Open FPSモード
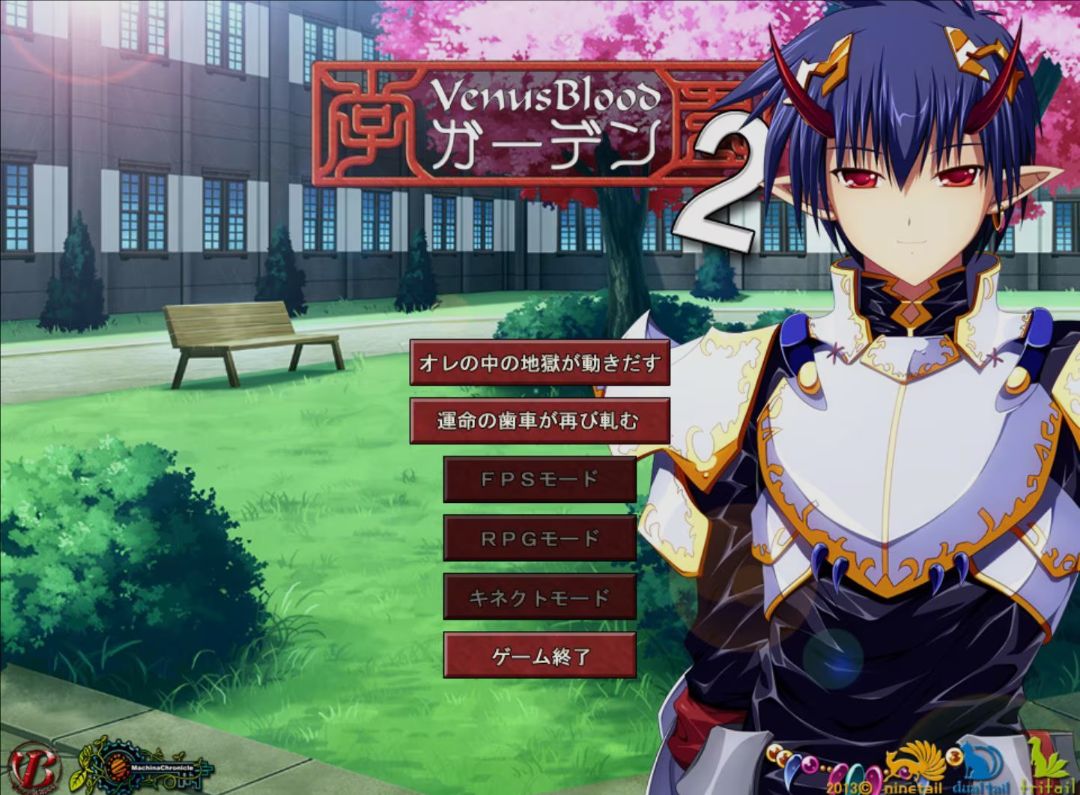Image resolution: width=1080 pixels, height=795 pixels. 539,479
